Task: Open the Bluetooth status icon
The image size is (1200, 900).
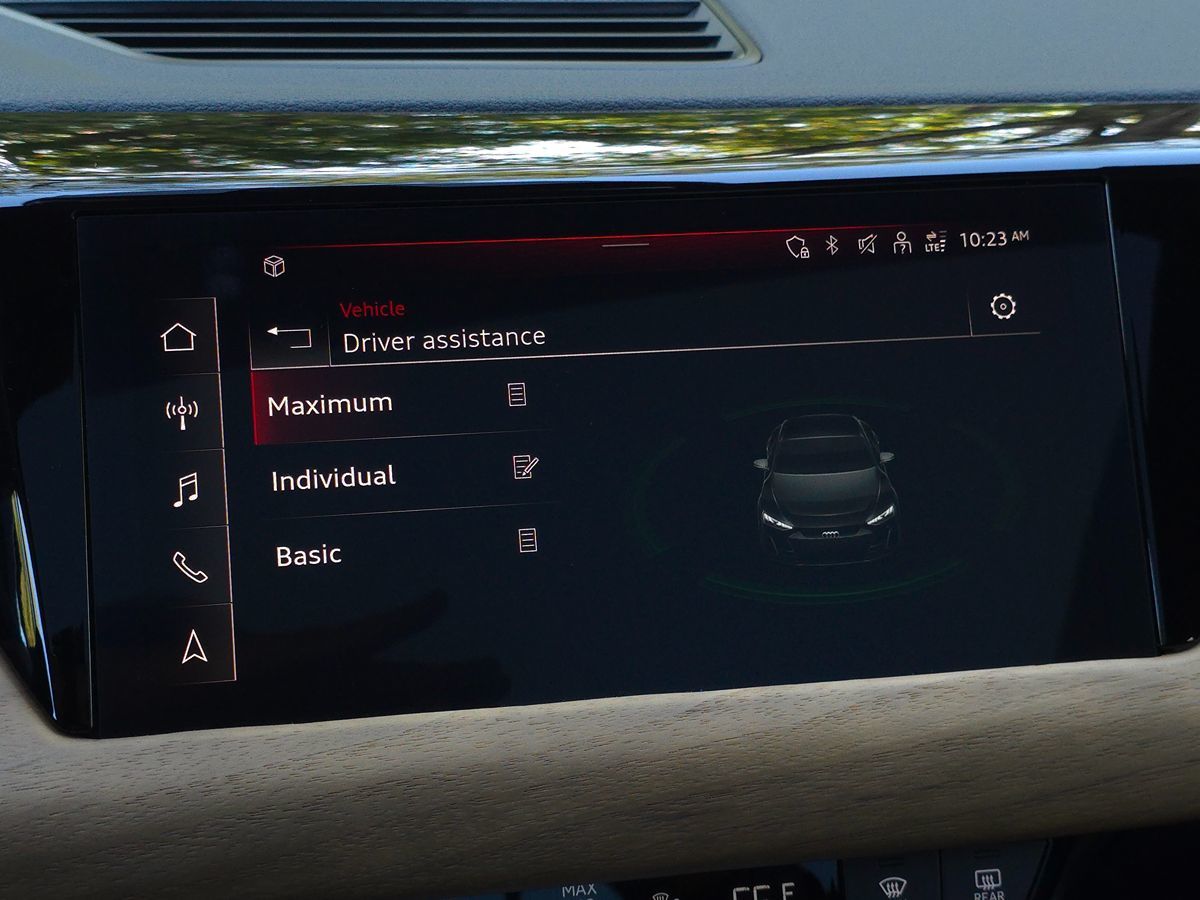Action: pyautogui.click(x=832, y=245)
